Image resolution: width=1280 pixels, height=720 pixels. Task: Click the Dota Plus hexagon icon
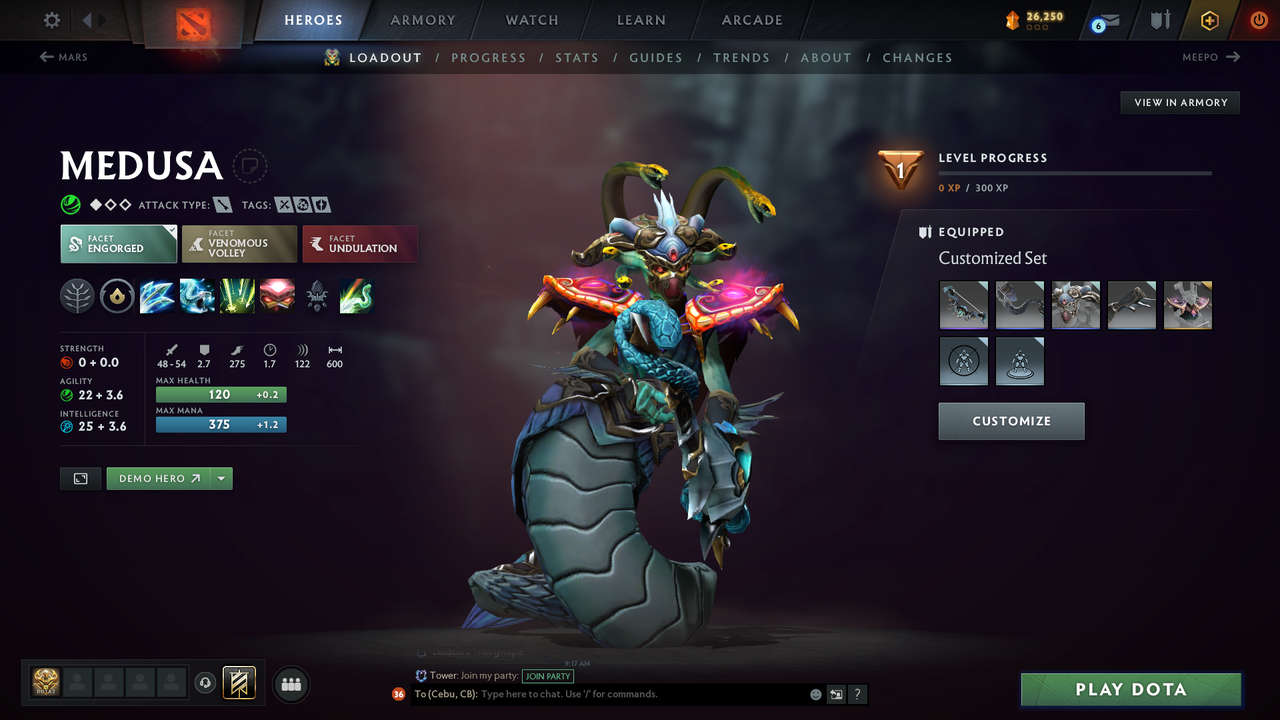click(x=1209, y=20)
